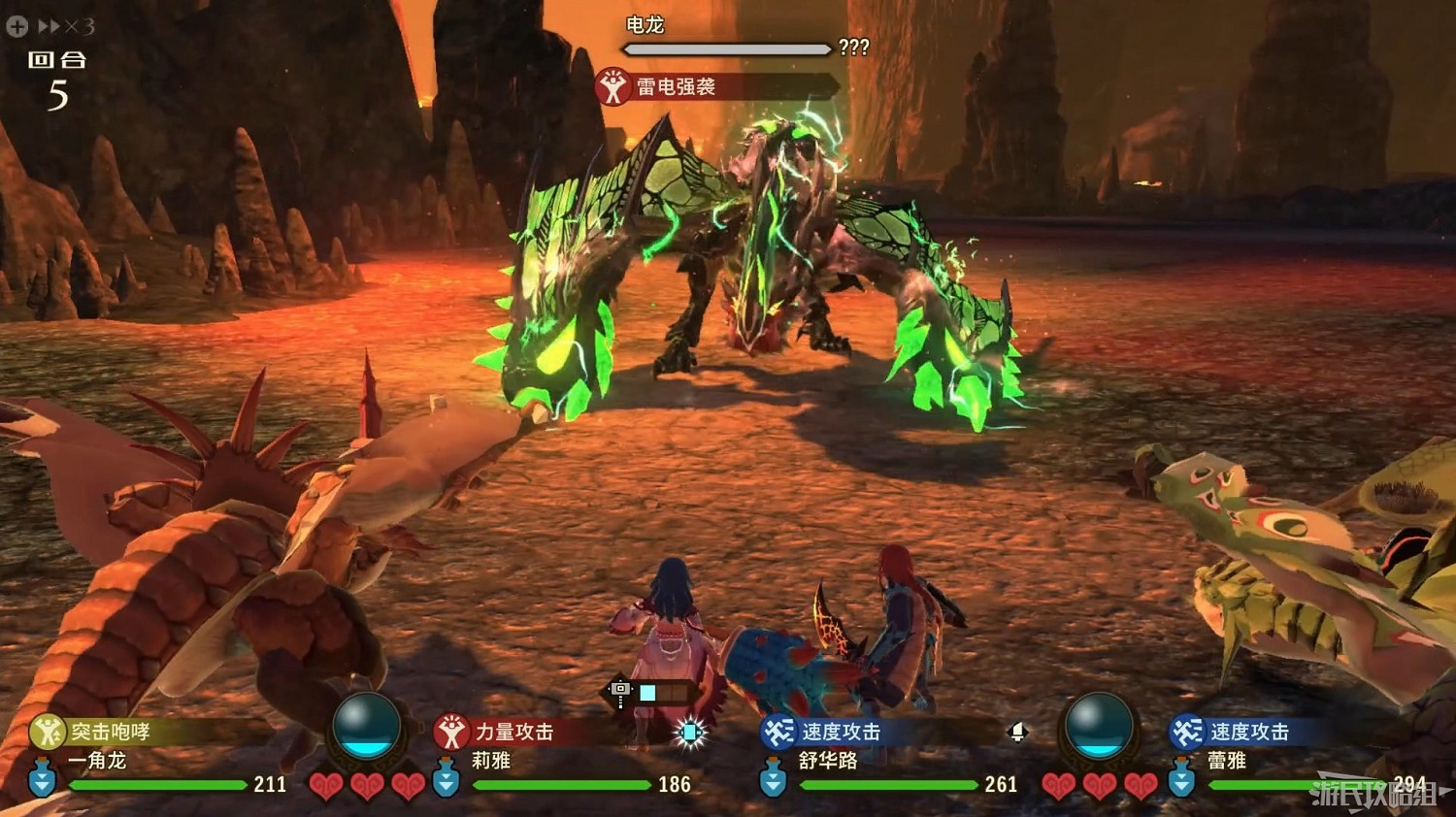Expand 电龙's ??? health display
Viewport: 1456px width, 817px height.
[x=854, y=46]
